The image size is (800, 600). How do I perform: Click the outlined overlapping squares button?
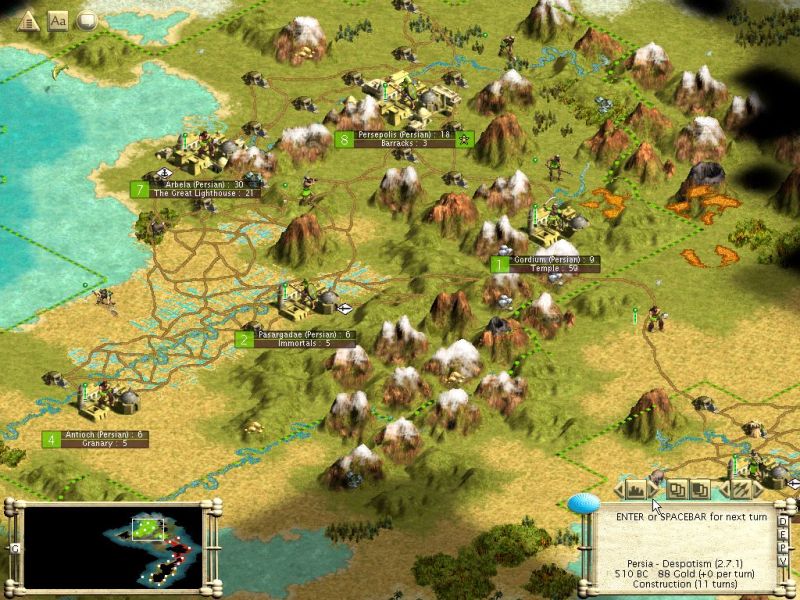point(678,489)
